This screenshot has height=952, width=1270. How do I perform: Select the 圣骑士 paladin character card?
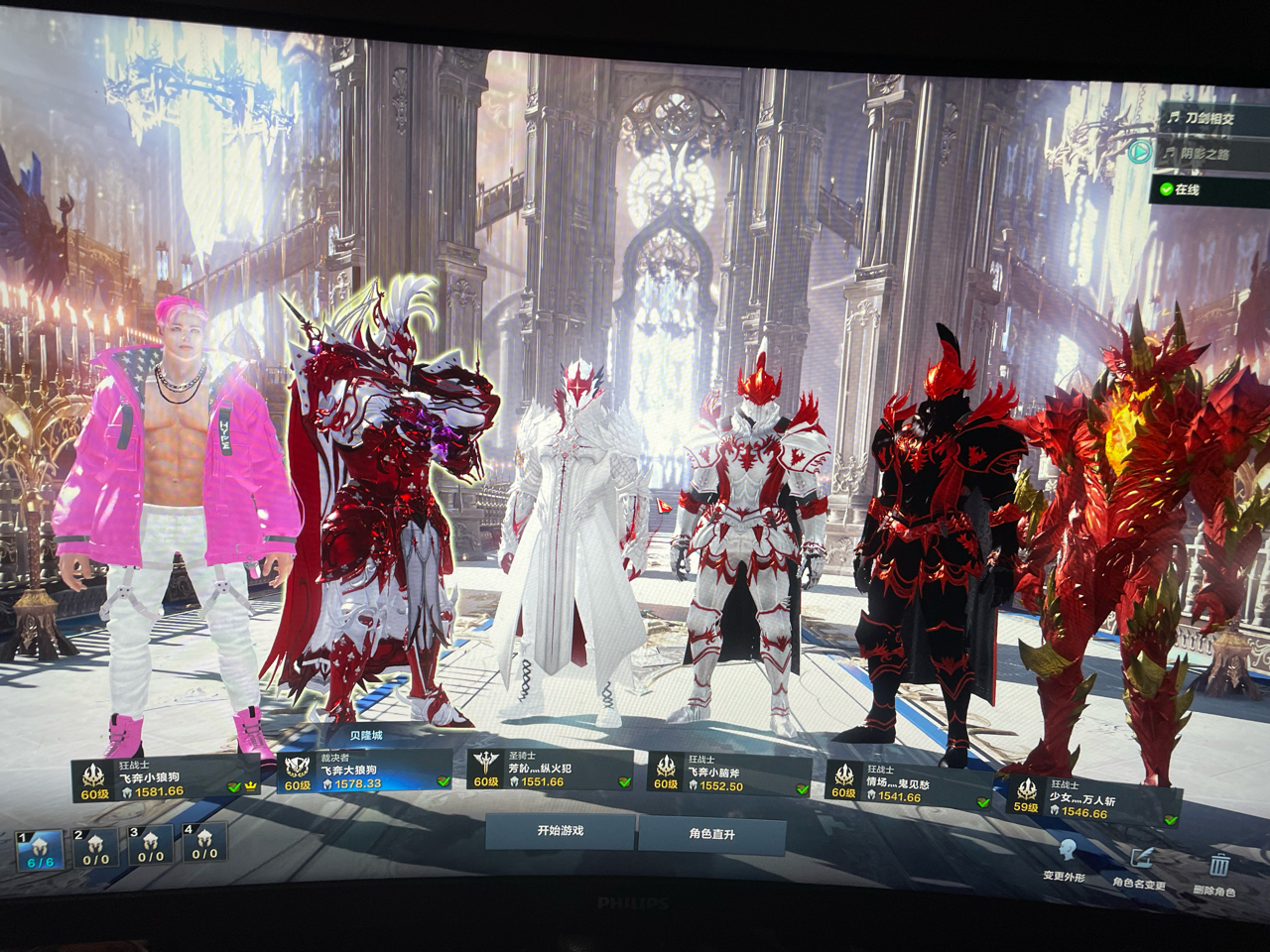pyautogui.click(x=551, y=770)
